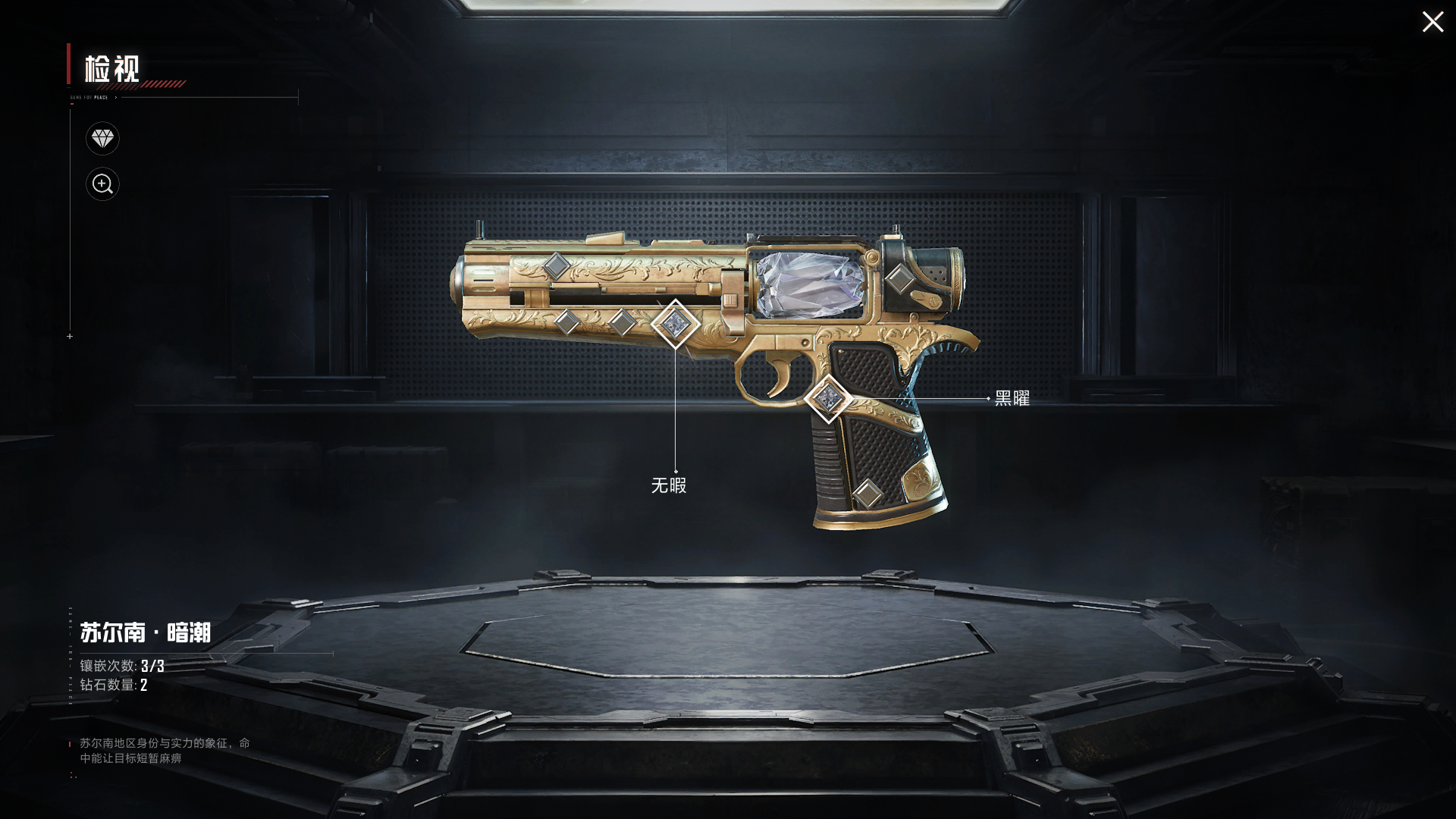Screen dimensions: 1456x819
Task: Select the 黑曜 diamond slot marker
Action: pyautogui.click(x=828, y=398)
